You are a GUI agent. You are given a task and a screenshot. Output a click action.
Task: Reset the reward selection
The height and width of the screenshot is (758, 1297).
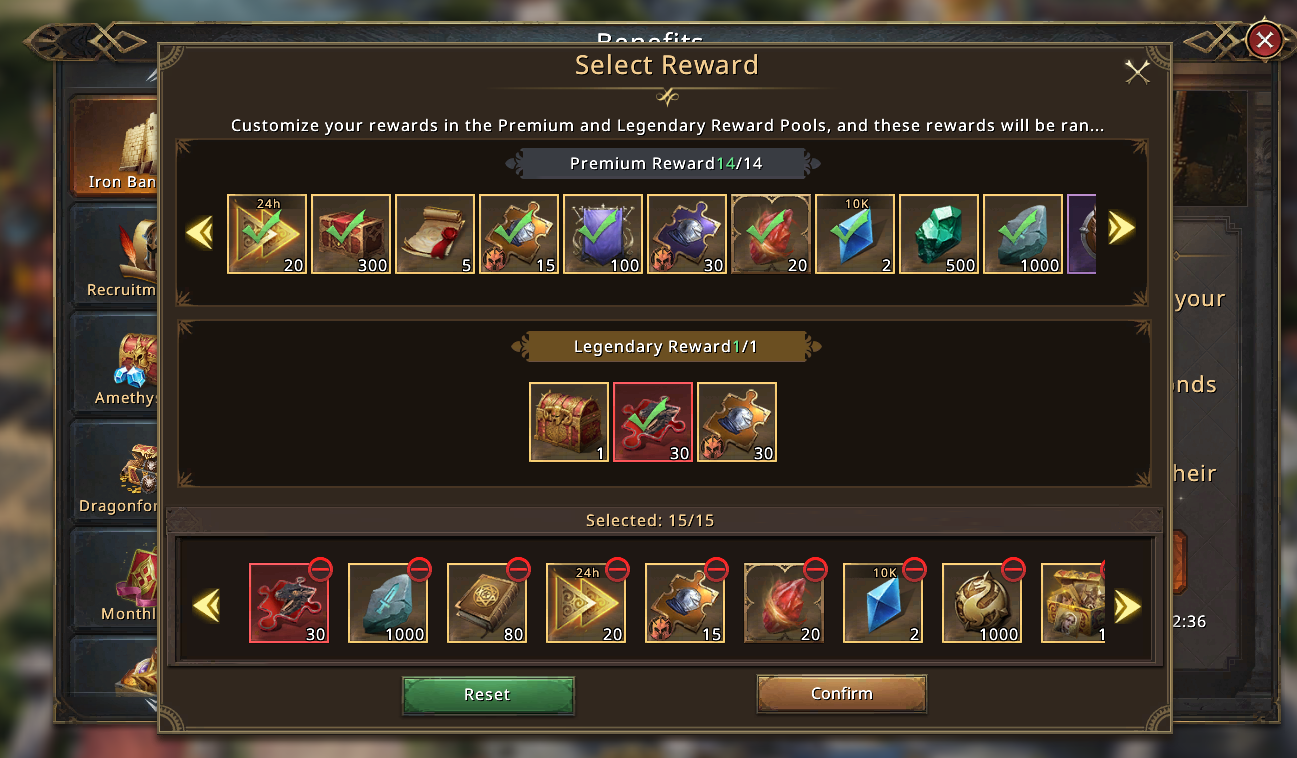pos(488,695)
